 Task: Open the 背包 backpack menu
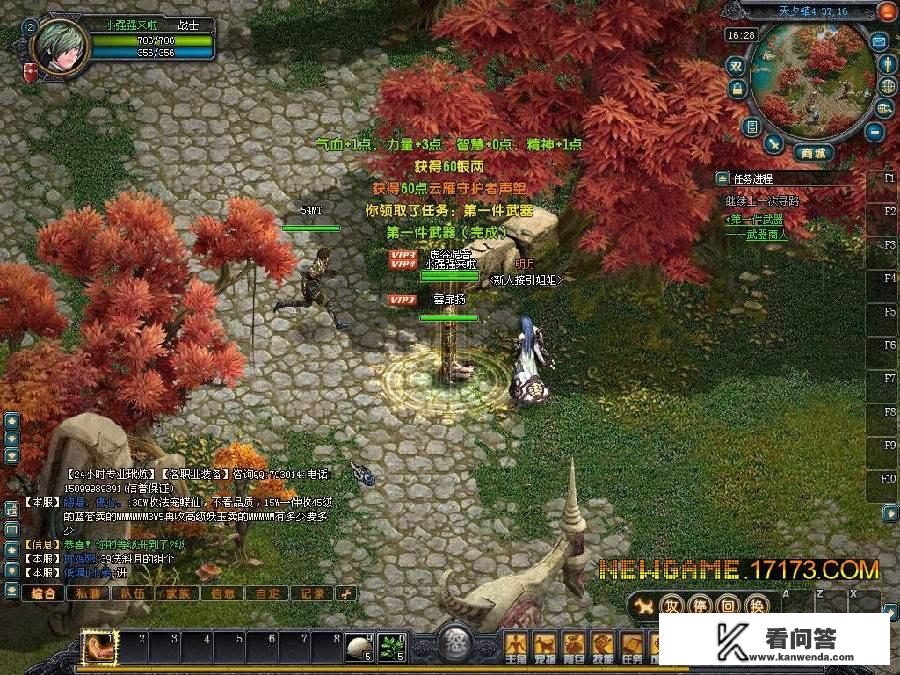pyautogui.click(x=574, y=645)
